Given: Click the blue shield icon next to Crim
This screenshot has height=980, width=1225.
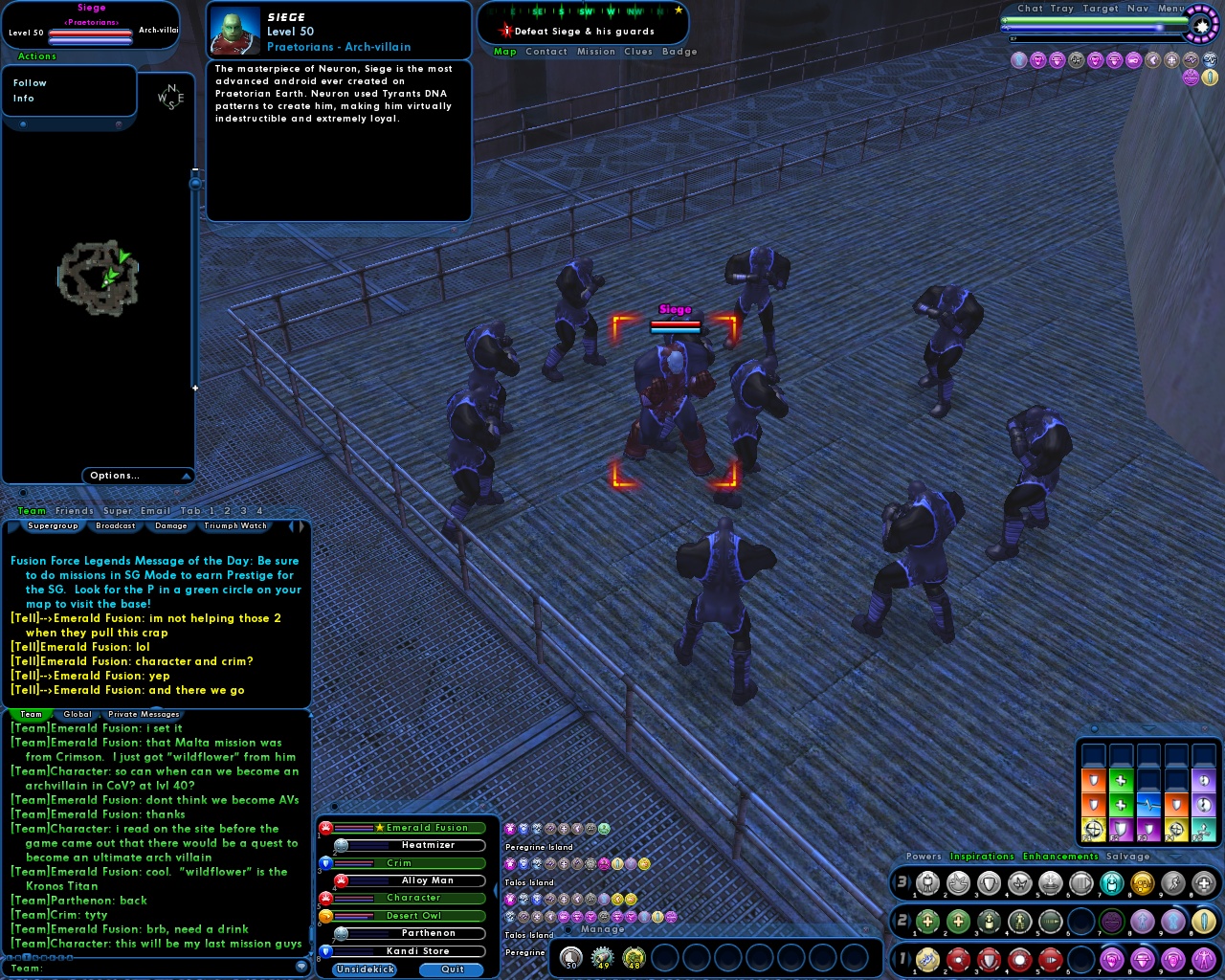Looking at the screenshot, I should point(327,862).
